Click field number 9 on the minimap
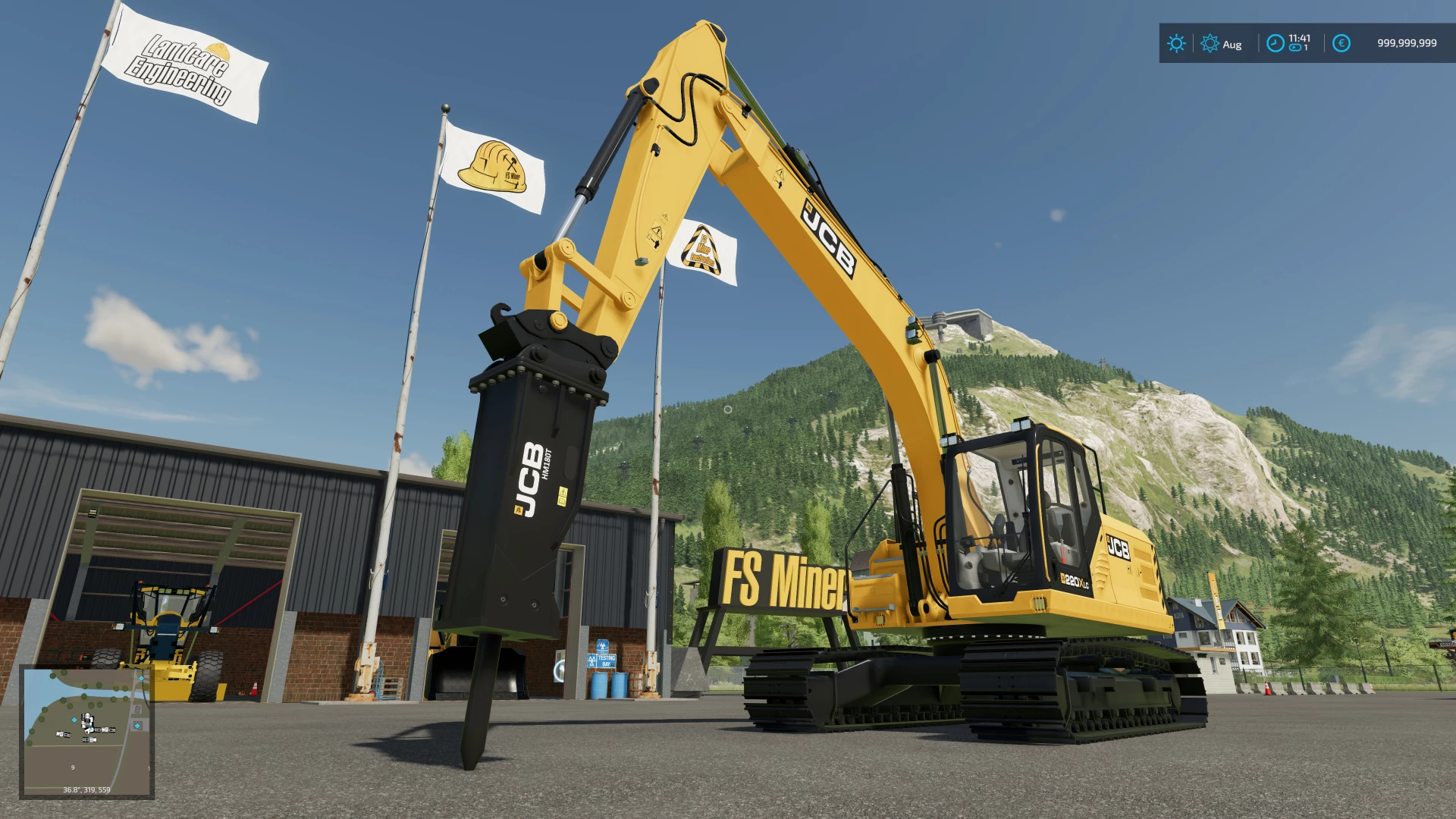This screenshot has height=819, width=1456. 74,767
